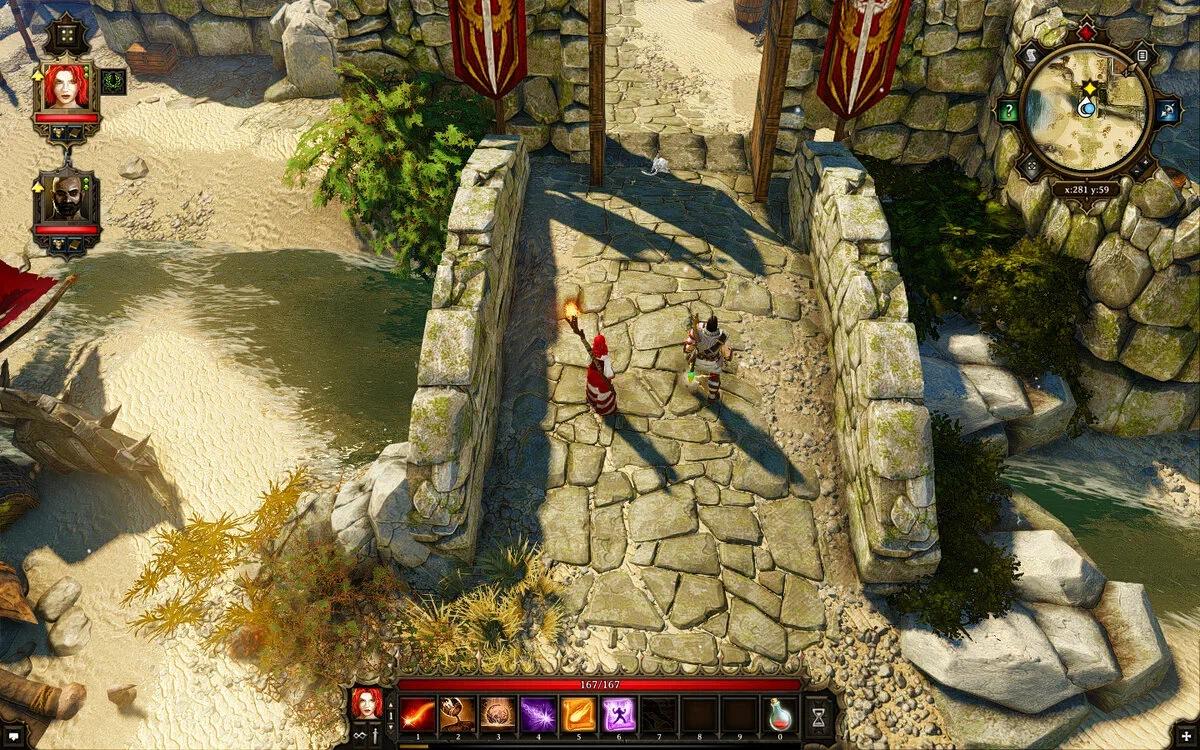Click the scroll icon button near the minimap

tap(1030, 55)
